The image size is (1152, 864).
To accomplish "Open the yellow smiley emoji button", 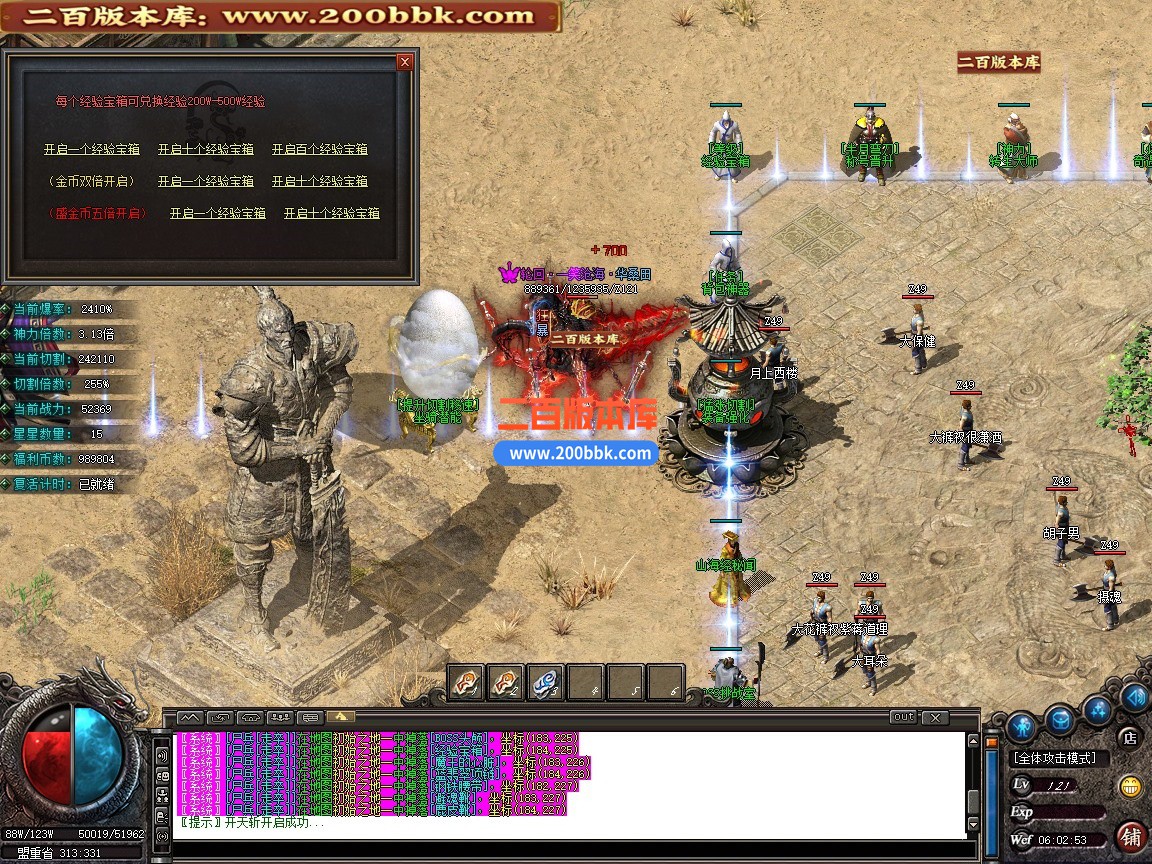I will (1131, 786).
